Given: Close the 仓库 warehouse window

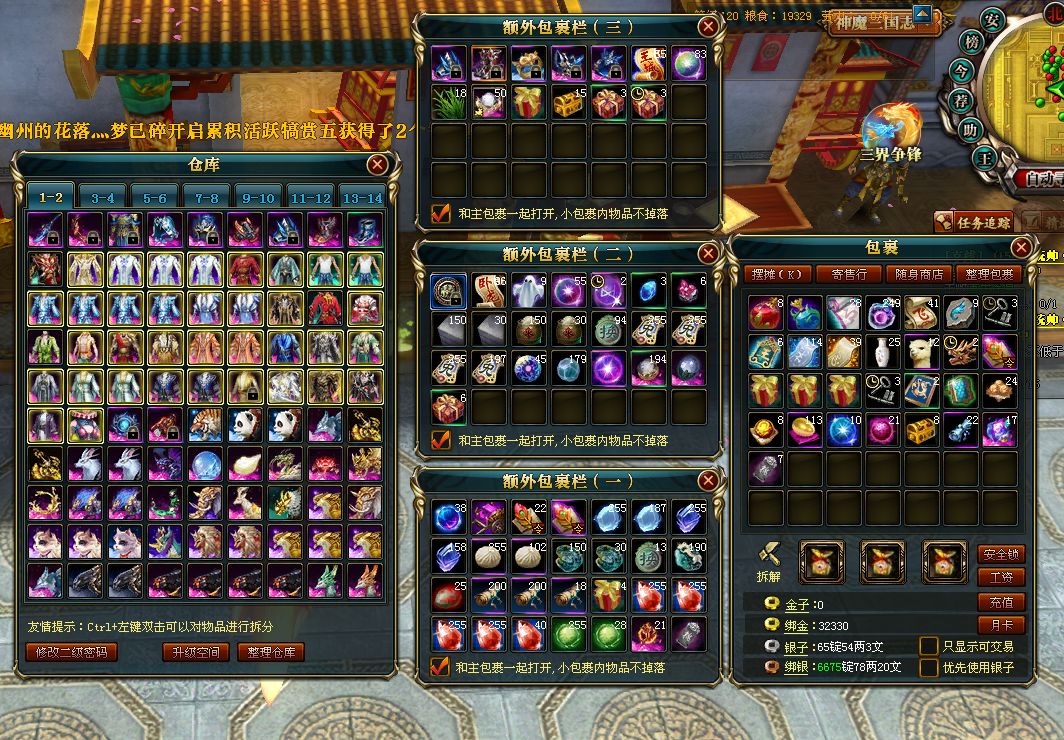Looking at the screenshot, I should coord(377,165).
